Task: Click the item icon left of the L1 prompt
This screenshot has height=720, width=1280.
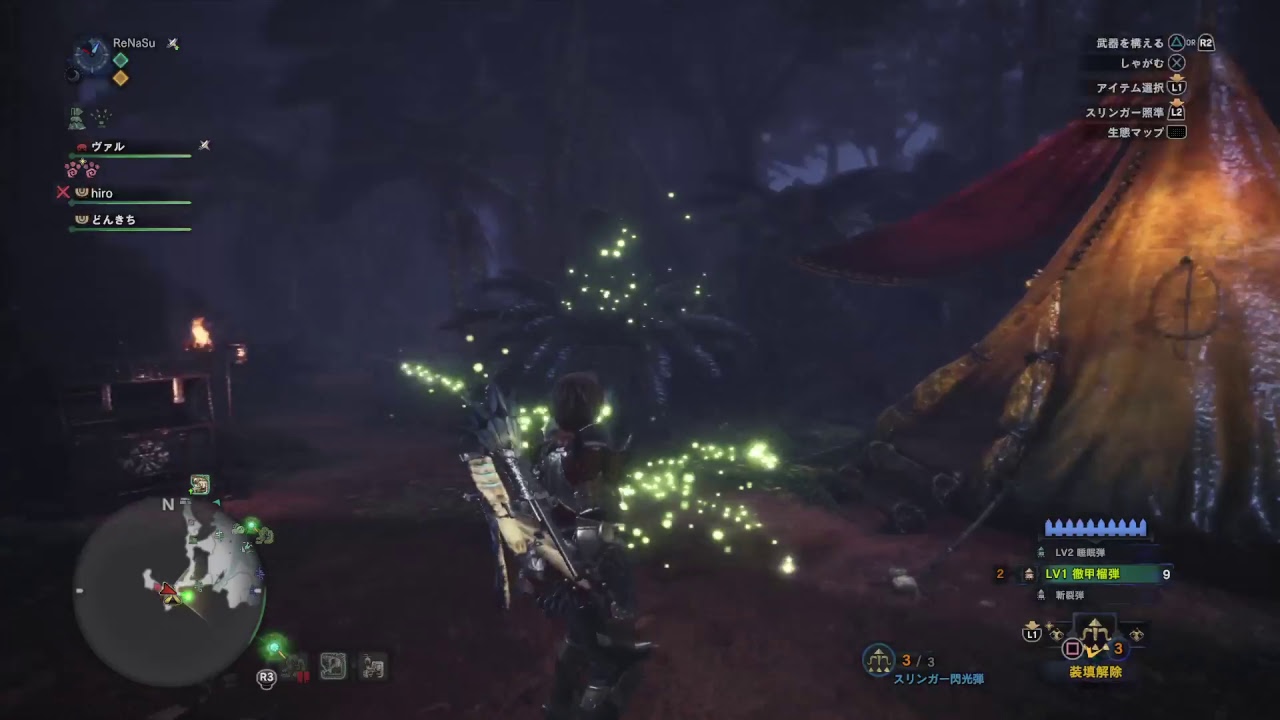Action: pyautogui.click(x=1055, y=633)
